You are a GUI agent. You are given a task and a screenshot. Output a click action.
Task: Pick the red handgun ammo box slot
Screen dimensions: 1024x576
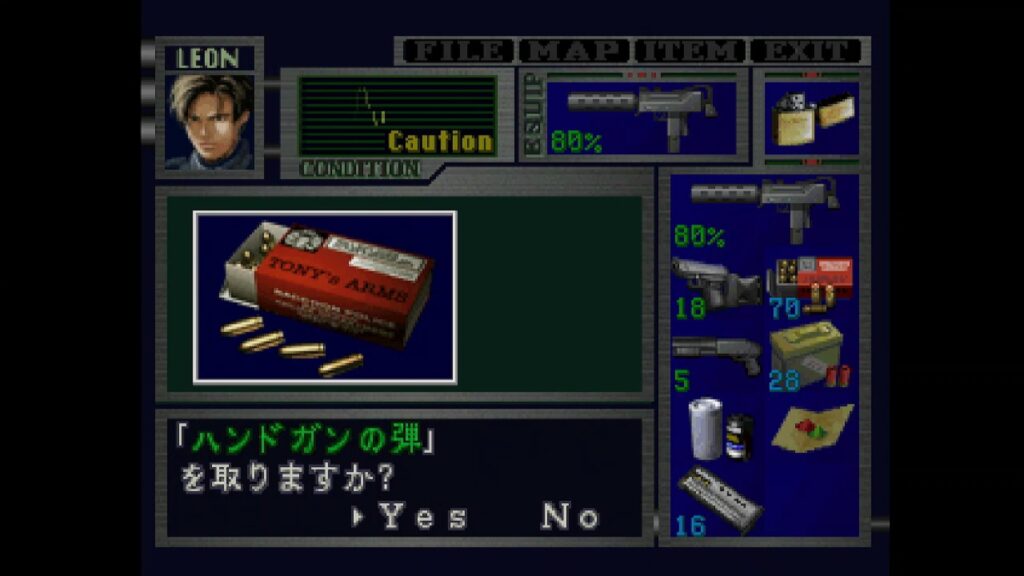tap(810, 287)
